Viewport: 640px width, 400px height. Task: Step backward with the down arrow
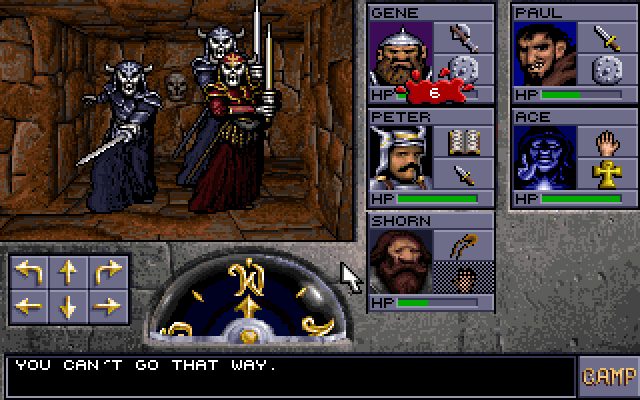tap(67, 305)
